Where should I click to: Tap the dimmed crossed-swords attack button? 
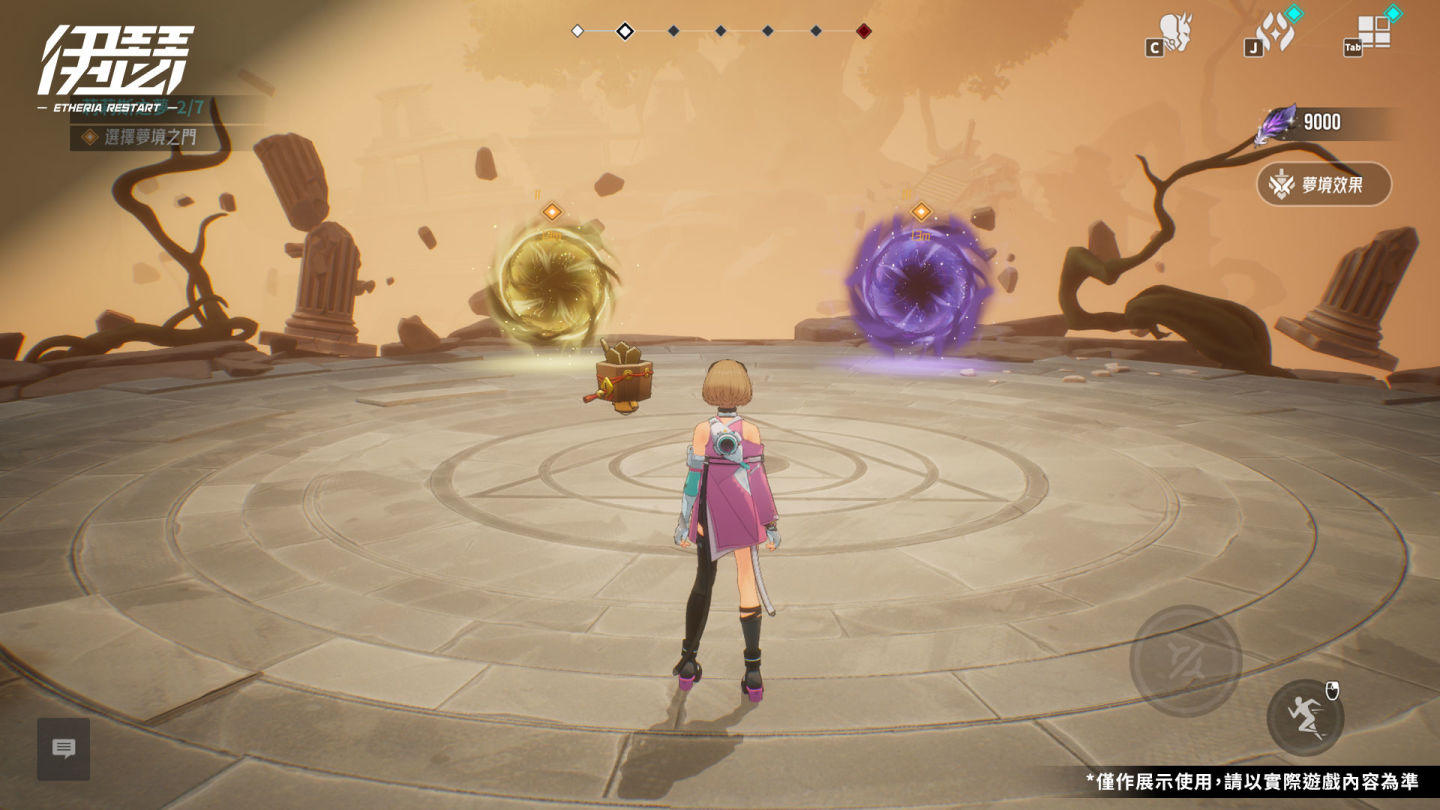[x=1185, y=660]
